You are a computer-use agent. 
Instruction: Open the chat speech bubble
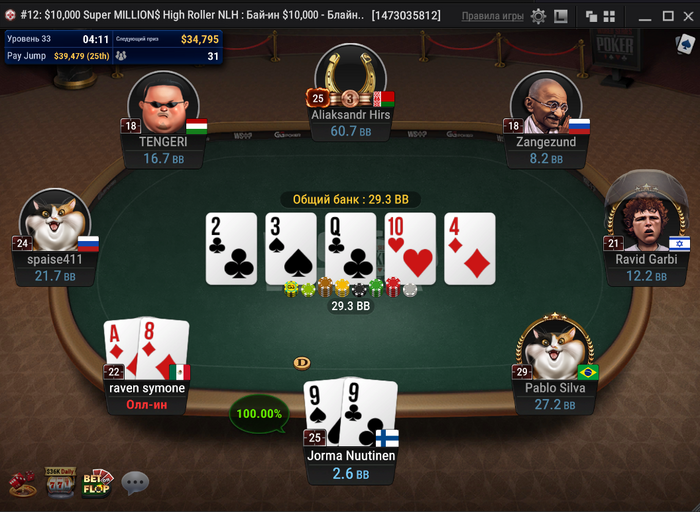pos(135,483)
